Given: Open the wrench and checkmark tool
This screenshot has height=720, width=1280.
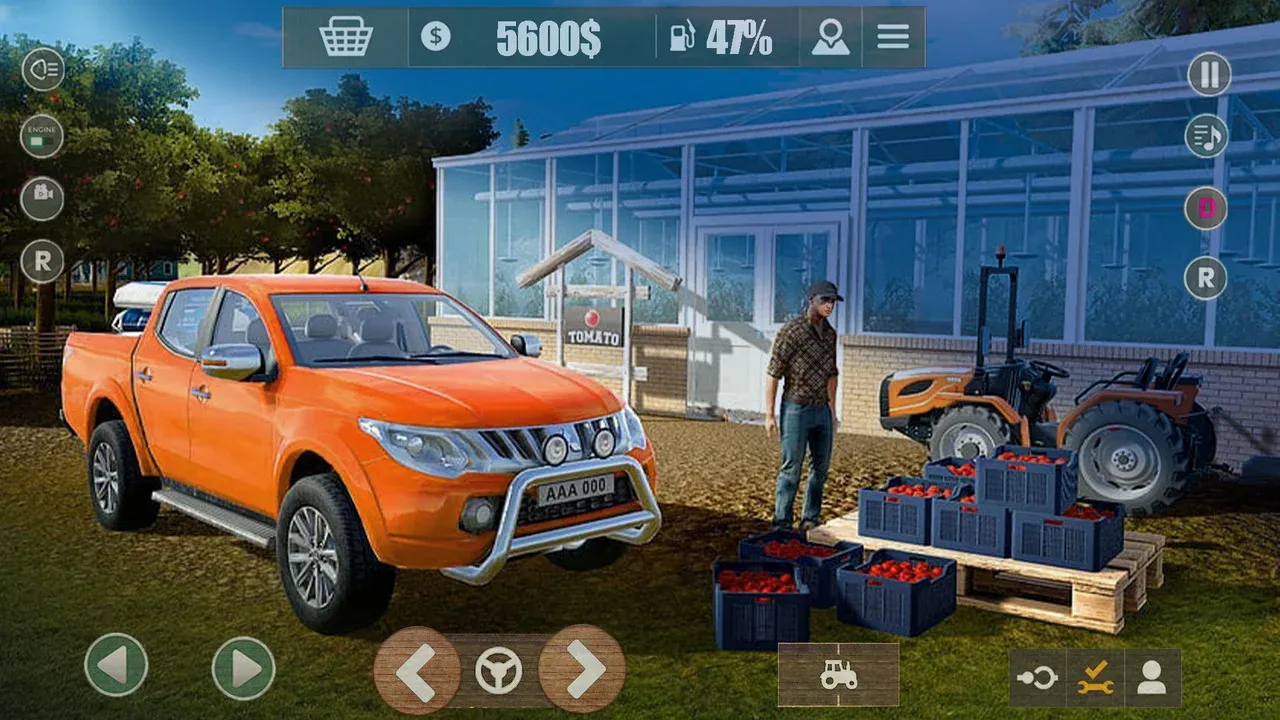Looking at the screenshot, I should [x=1095, y=678].
